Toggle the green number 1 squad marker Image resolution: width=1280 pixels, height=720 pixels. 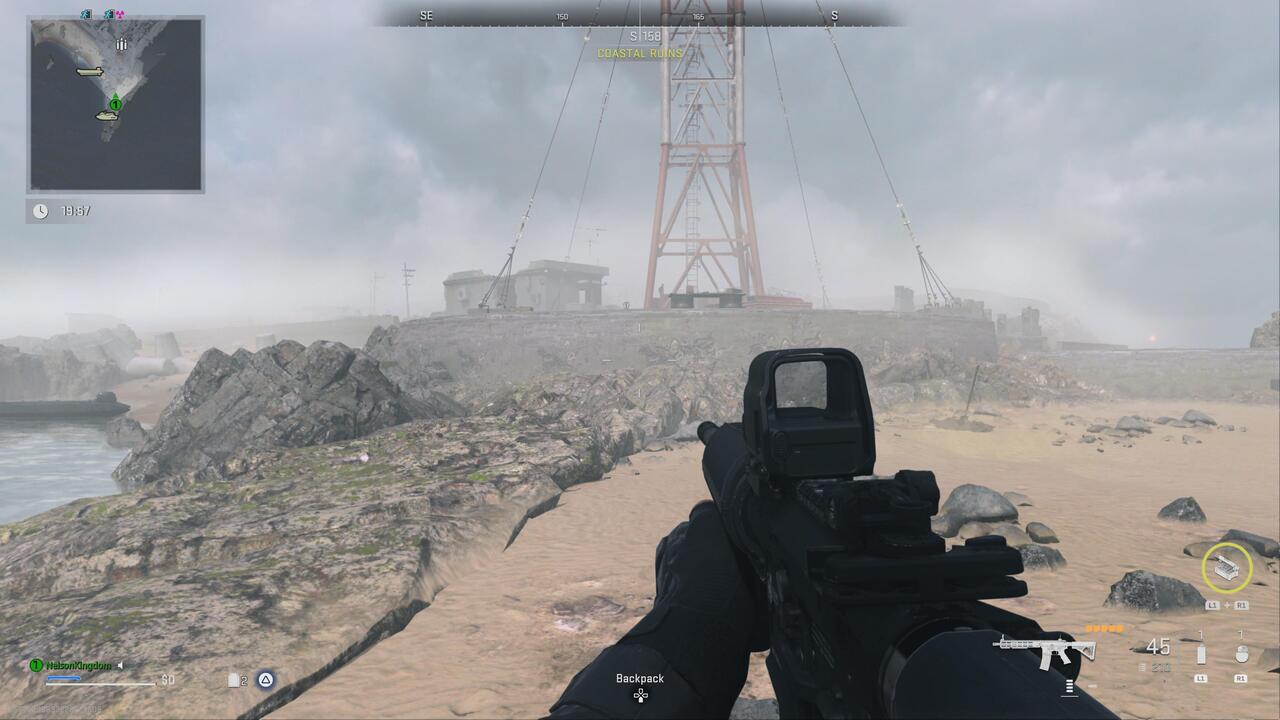tap(35, 666)
